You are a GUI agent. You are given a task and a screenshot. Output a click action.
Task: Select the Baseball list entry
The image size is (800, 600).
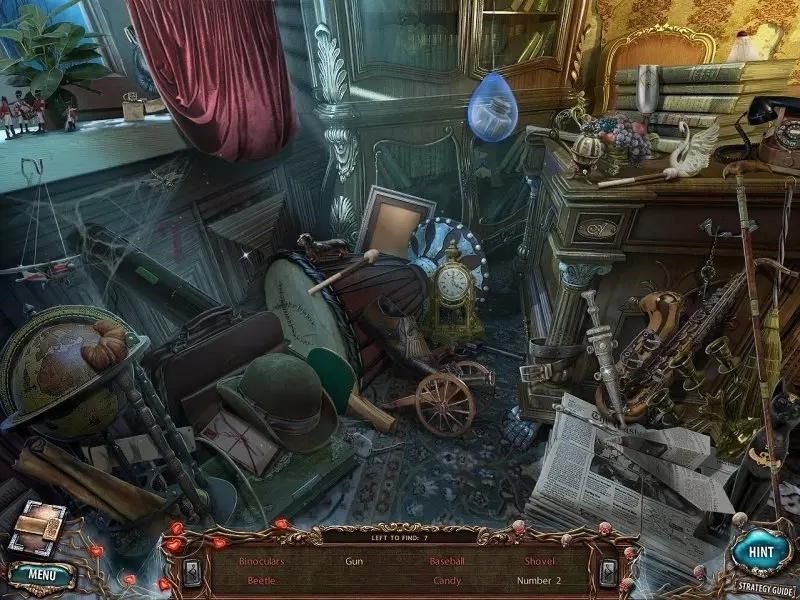pos(447,562)
